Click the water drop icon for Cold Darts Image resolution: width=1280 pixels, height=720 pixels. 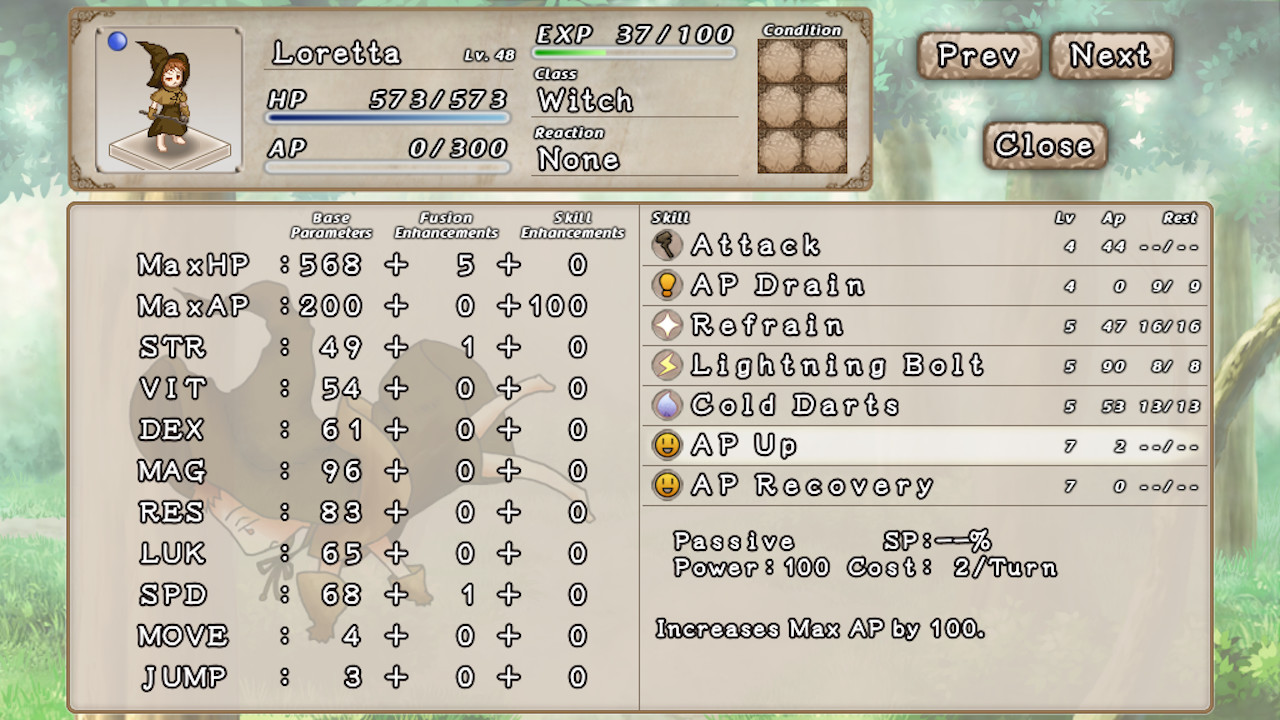click(x=665, y=405)
